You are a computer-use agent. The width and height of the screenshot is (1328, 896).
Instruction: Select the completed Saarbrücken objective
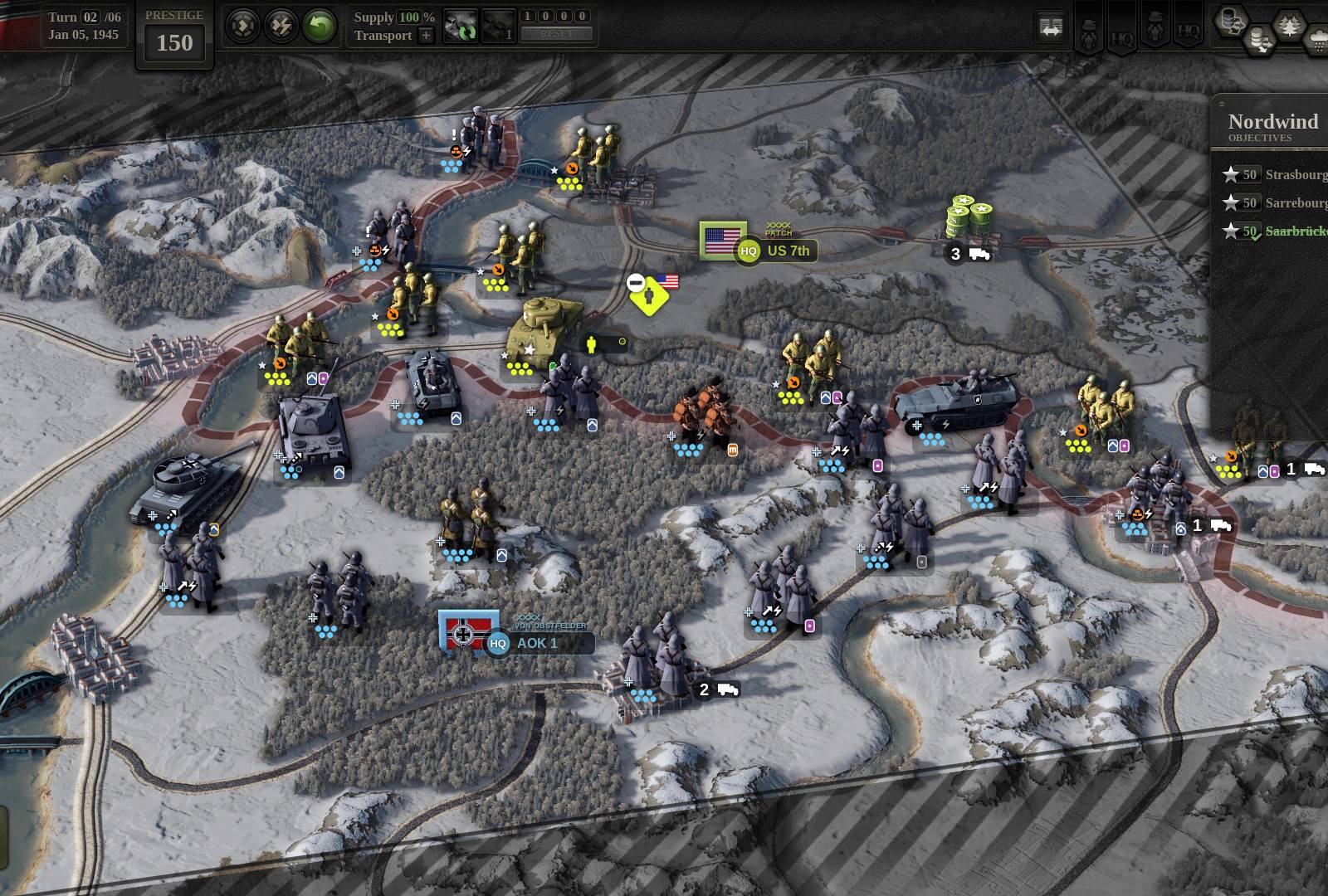tap(1274, 231)
